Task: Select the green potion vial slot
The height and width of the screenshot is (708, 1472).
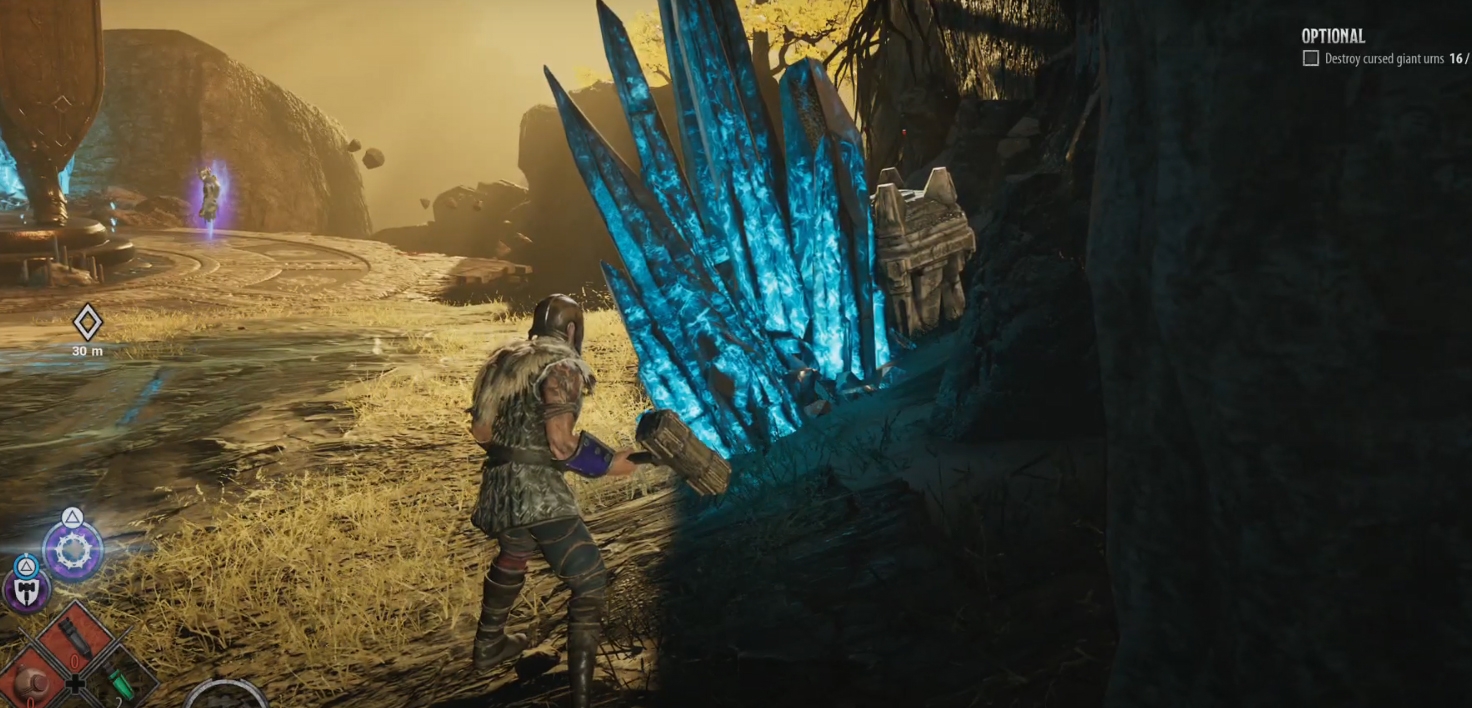Action: 120,682
